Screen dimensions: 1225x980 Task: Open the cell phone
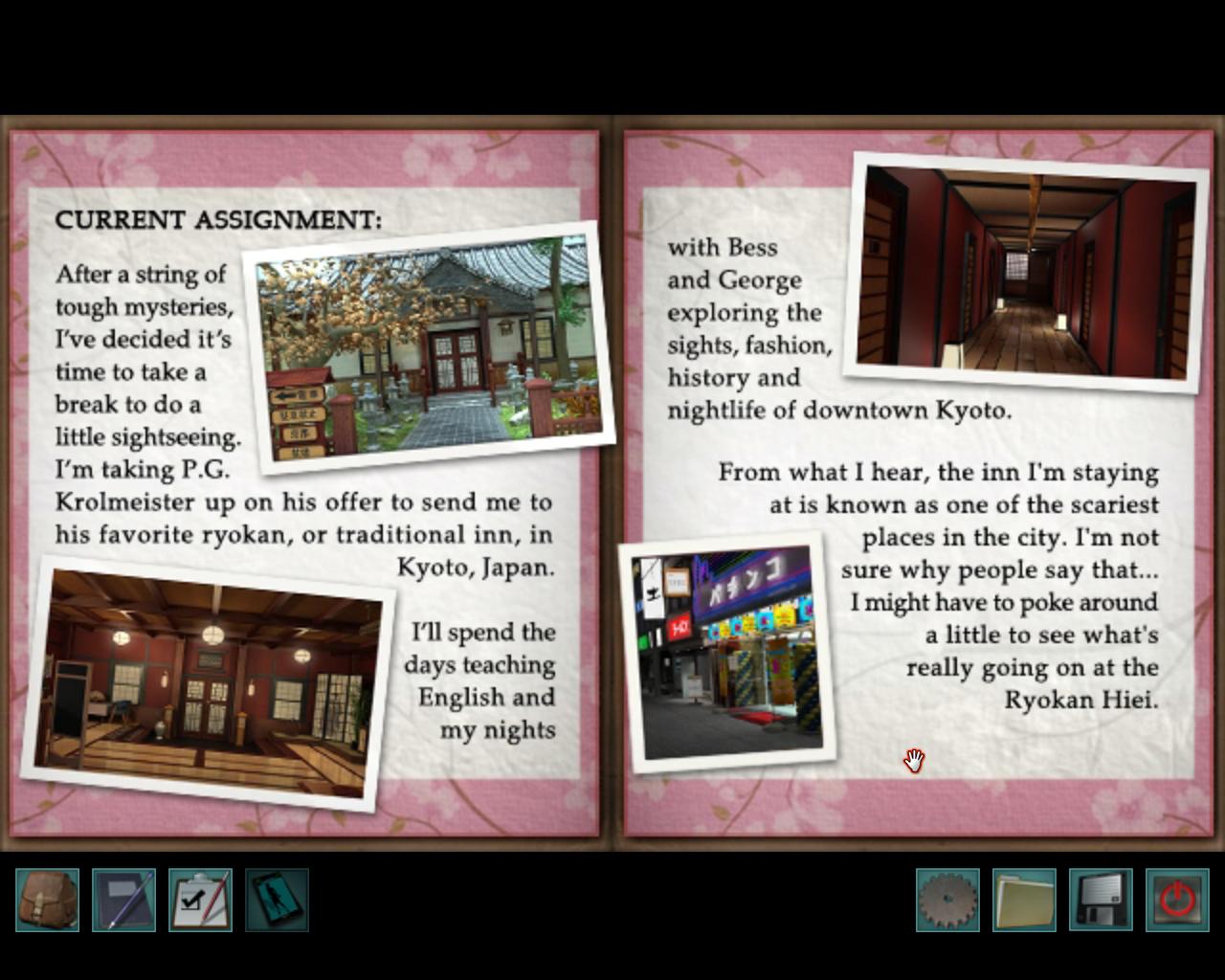278,900
